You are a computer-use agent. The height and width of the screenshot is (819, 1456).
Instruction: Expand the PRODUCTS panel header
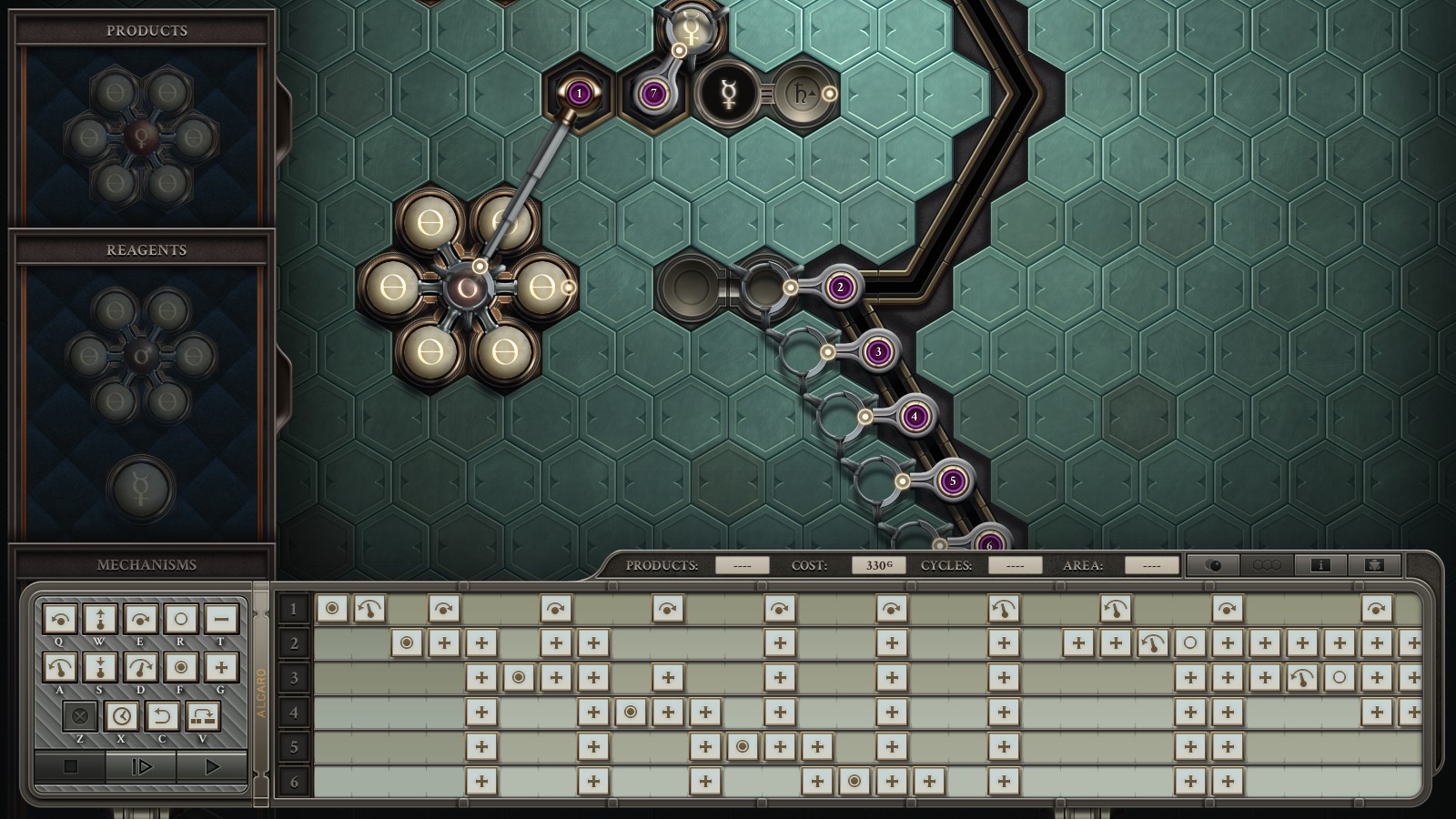pyautogui.click(x=146, y=30)
